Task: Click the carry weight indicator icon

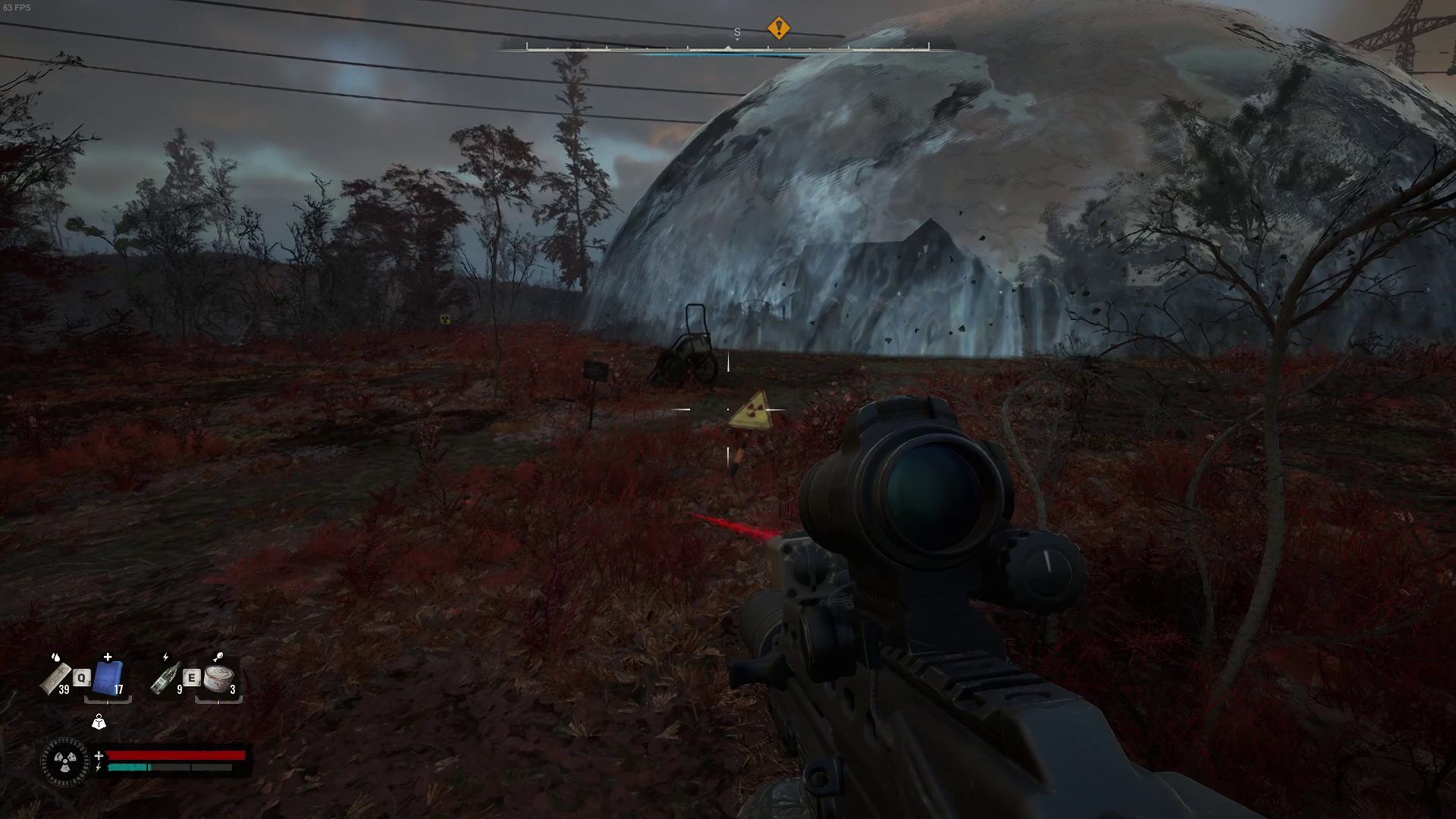Action: tap(99, 722)
